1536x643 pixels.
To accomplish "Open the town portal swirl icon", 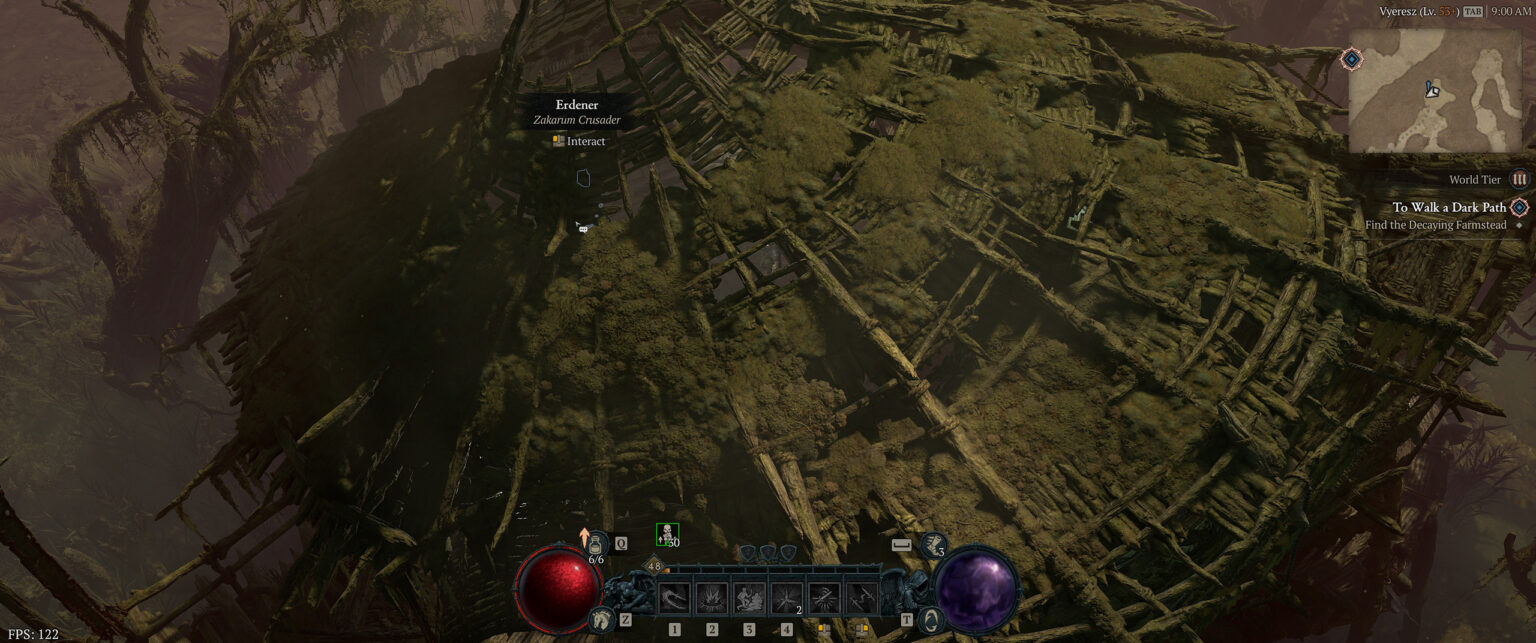I will tap(931, 619).
